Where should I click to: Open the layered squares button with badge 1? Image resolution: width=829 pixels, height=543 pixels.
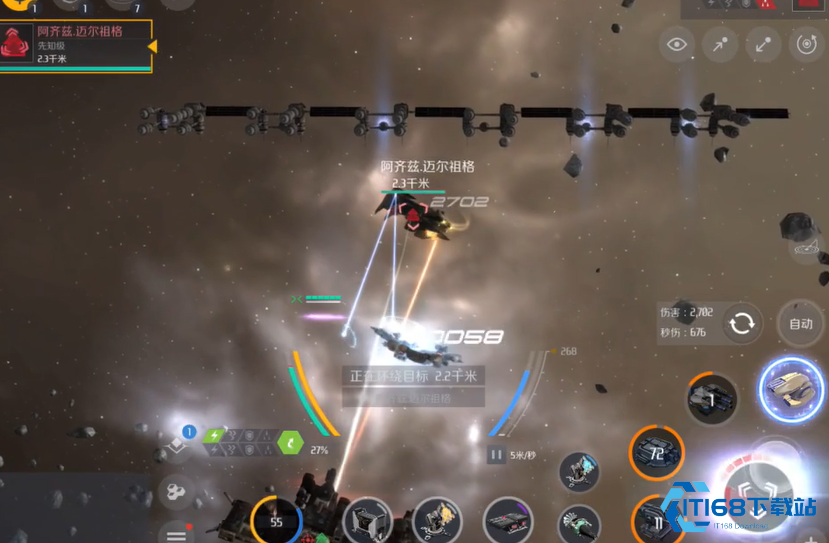coord(179,444)
